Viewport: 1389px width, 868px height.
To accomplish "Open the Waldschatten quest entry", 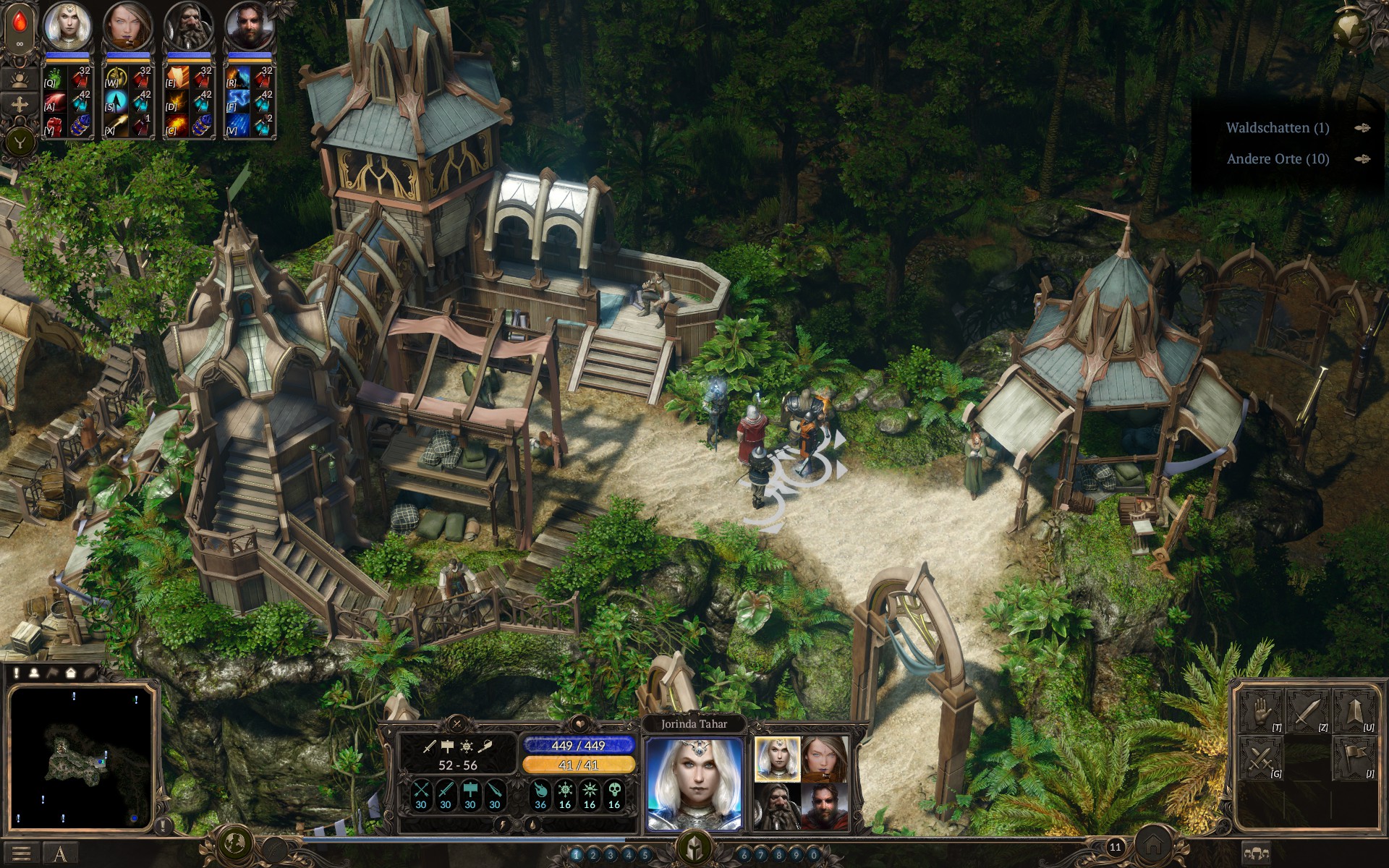I will (x=1277, y=128).
